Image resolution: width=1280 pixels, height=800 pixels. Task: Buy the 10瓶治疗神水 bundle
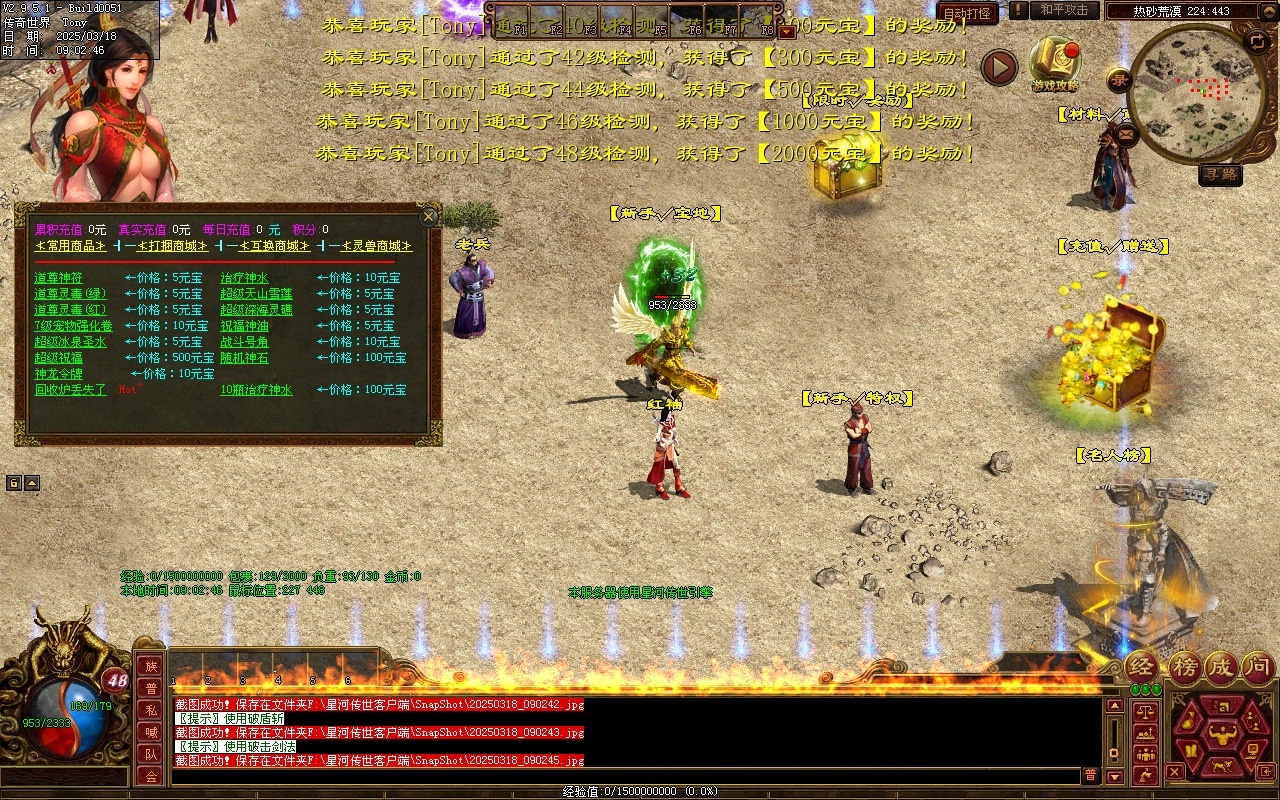256,390
